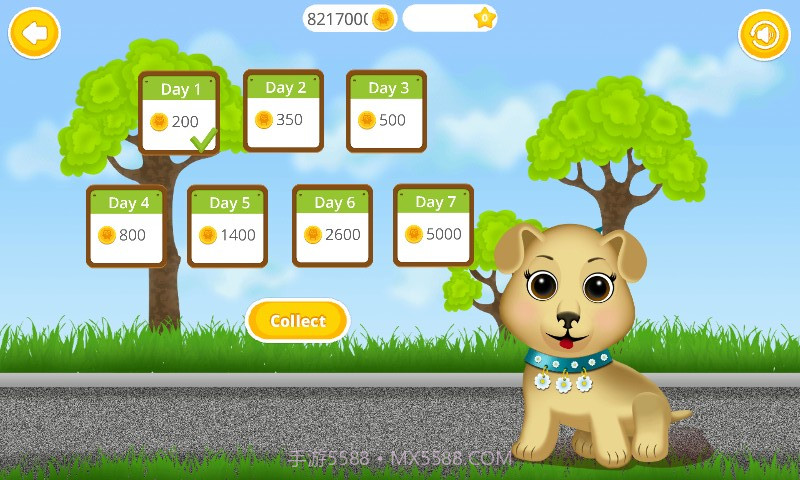Choose the Day 3 reward card

point(387,110)
